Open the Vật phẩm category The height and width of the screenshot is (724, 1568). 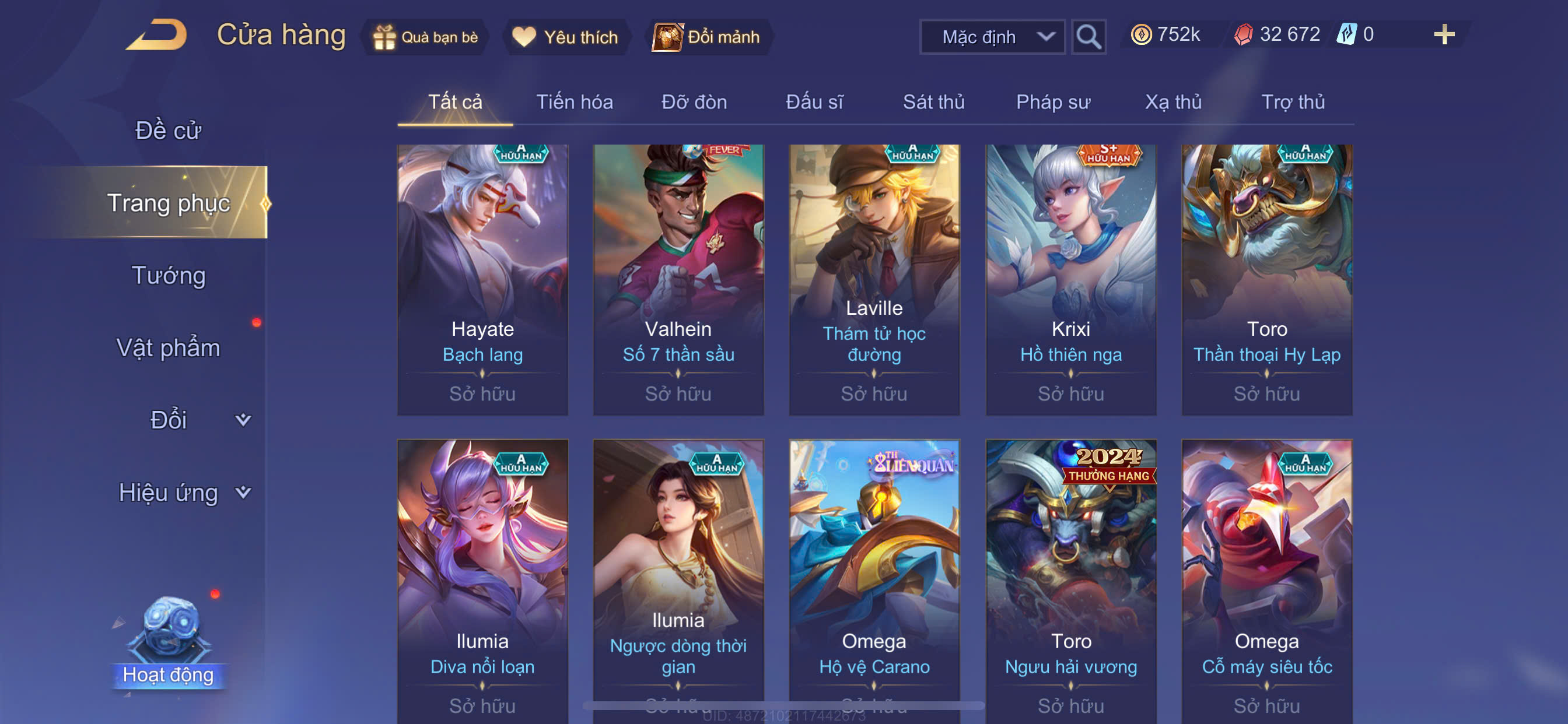coord(168,348)
